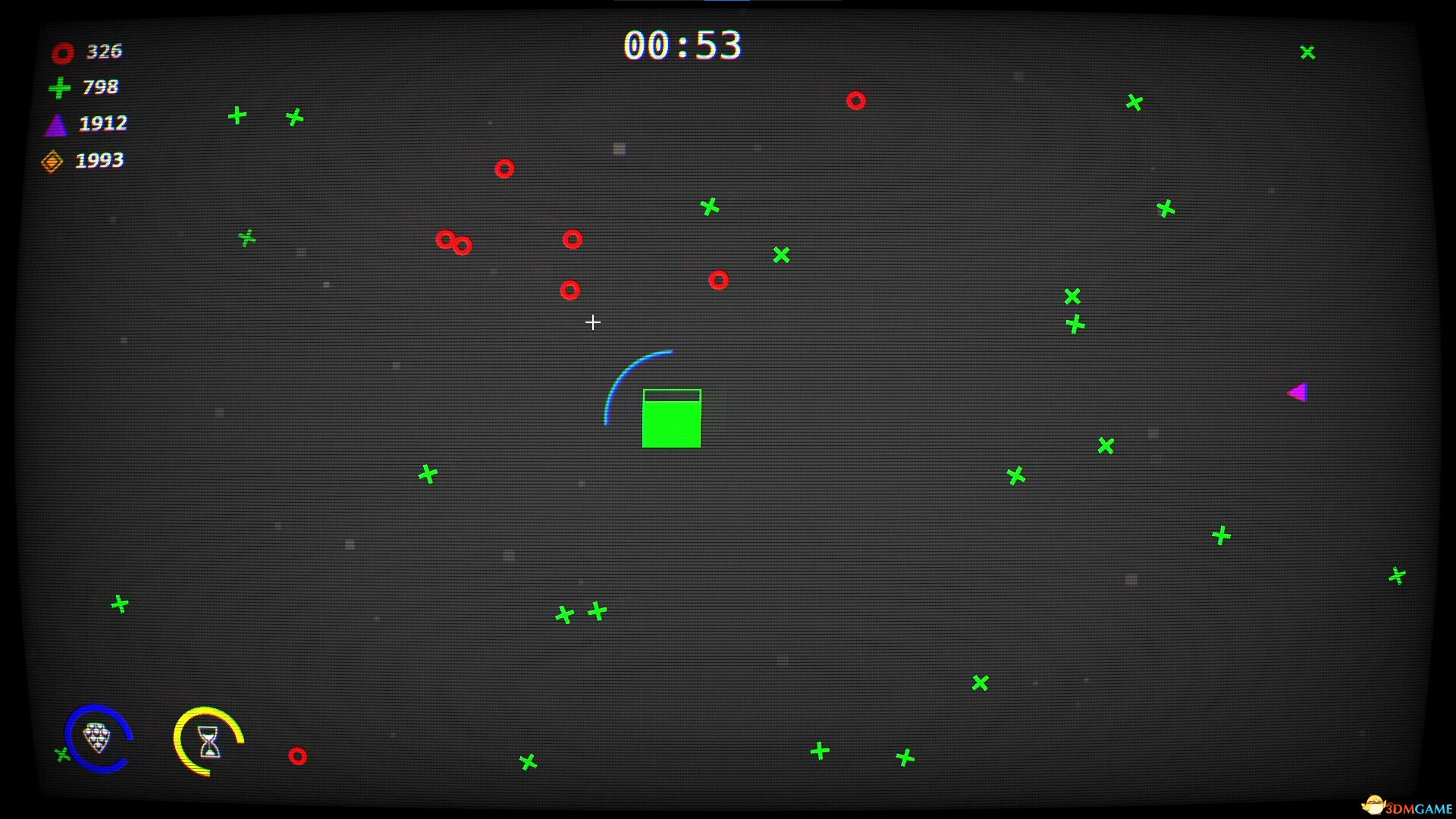Click the pair of green crosses near bottom center
This screenshot has width=1456, height=819.
click(580, 613)
